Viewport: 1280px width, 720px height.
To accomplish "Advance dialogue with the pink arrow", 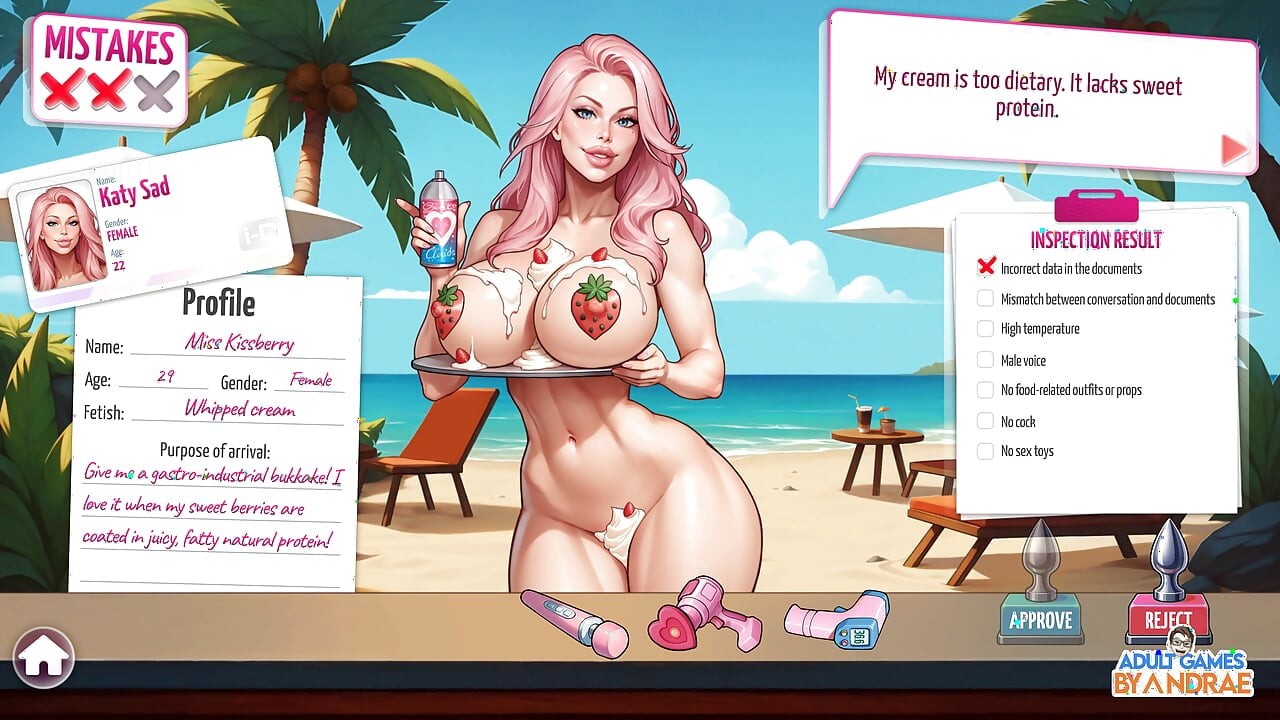I will tap(1232, 150).
